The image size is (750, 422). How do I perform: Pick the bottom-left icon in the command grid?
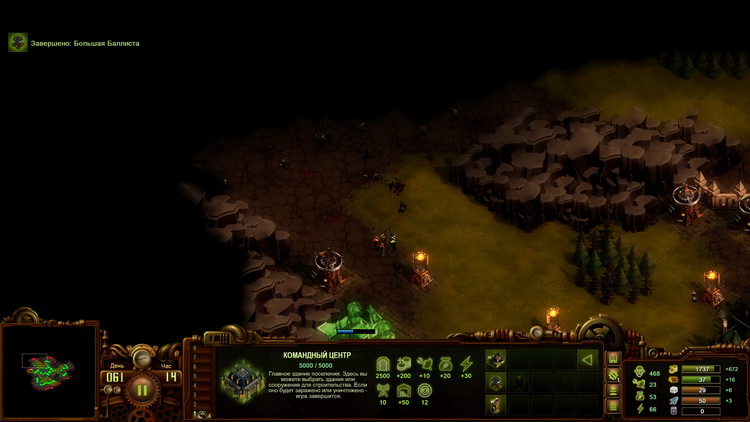(x=496, y=403)
